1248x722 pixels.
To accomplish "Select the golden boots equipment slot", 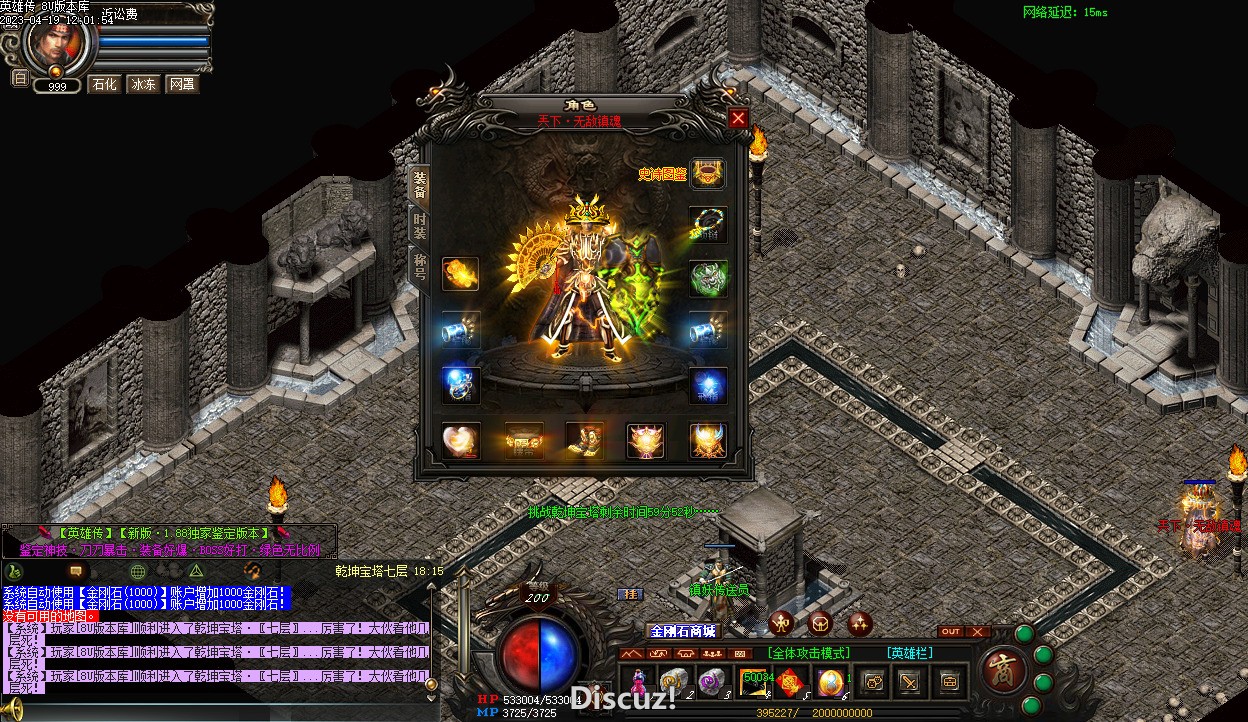I will click(x=584, y=440).
